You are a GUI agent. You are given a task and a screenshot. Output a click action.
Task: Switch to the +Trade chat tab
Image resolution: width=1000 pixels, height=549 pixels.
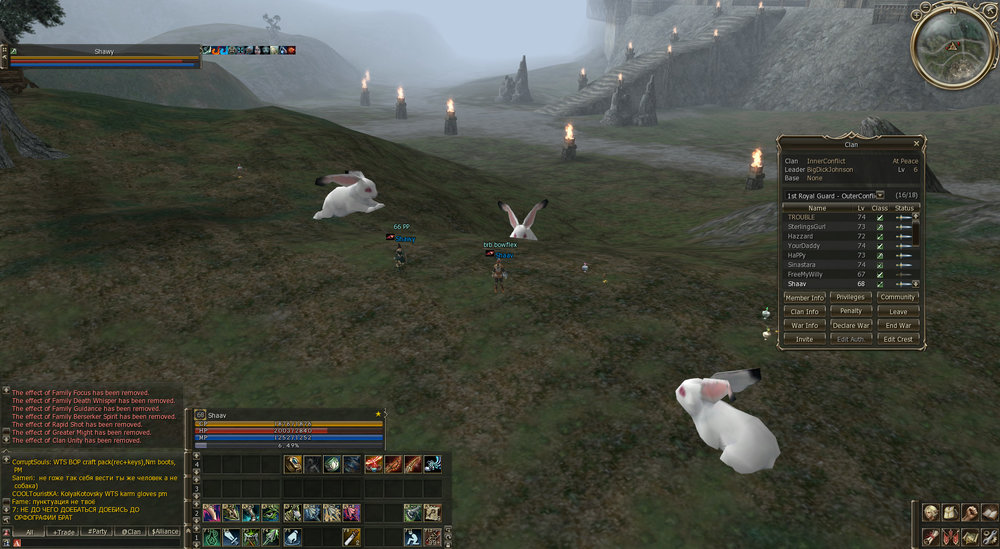[x=65, y=532]
